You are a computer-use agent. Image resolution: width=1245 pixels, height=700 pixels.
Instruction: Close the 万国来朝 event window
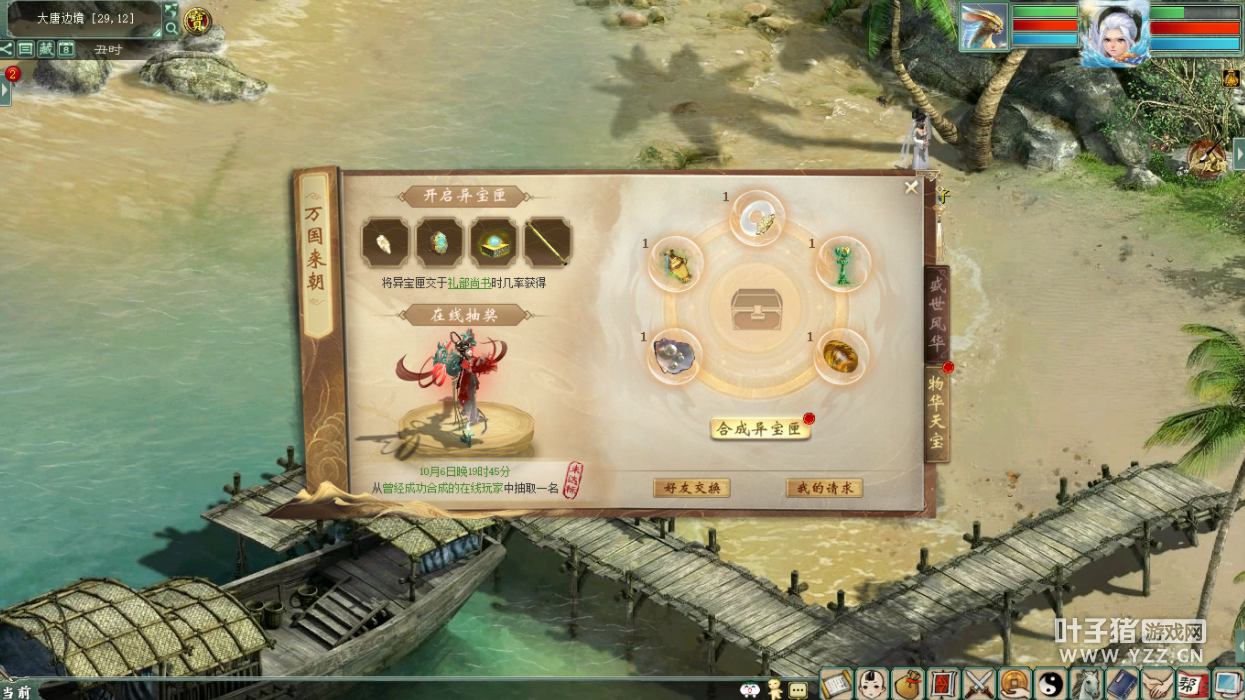click(911, 187)
